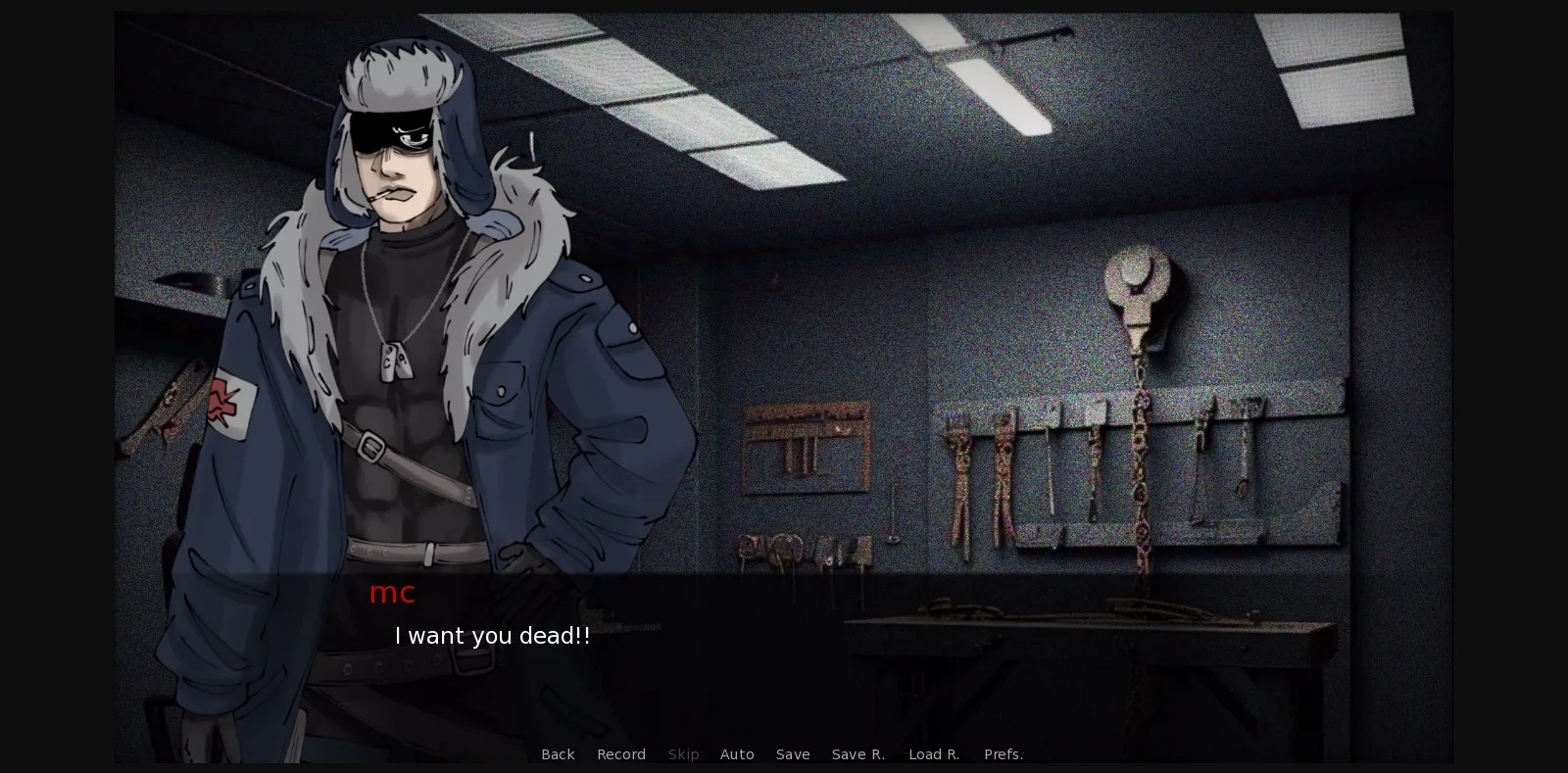Open the Preferences screen via "Prefs."
This screenshot has height=773, width=1568.
(1004, 754)
